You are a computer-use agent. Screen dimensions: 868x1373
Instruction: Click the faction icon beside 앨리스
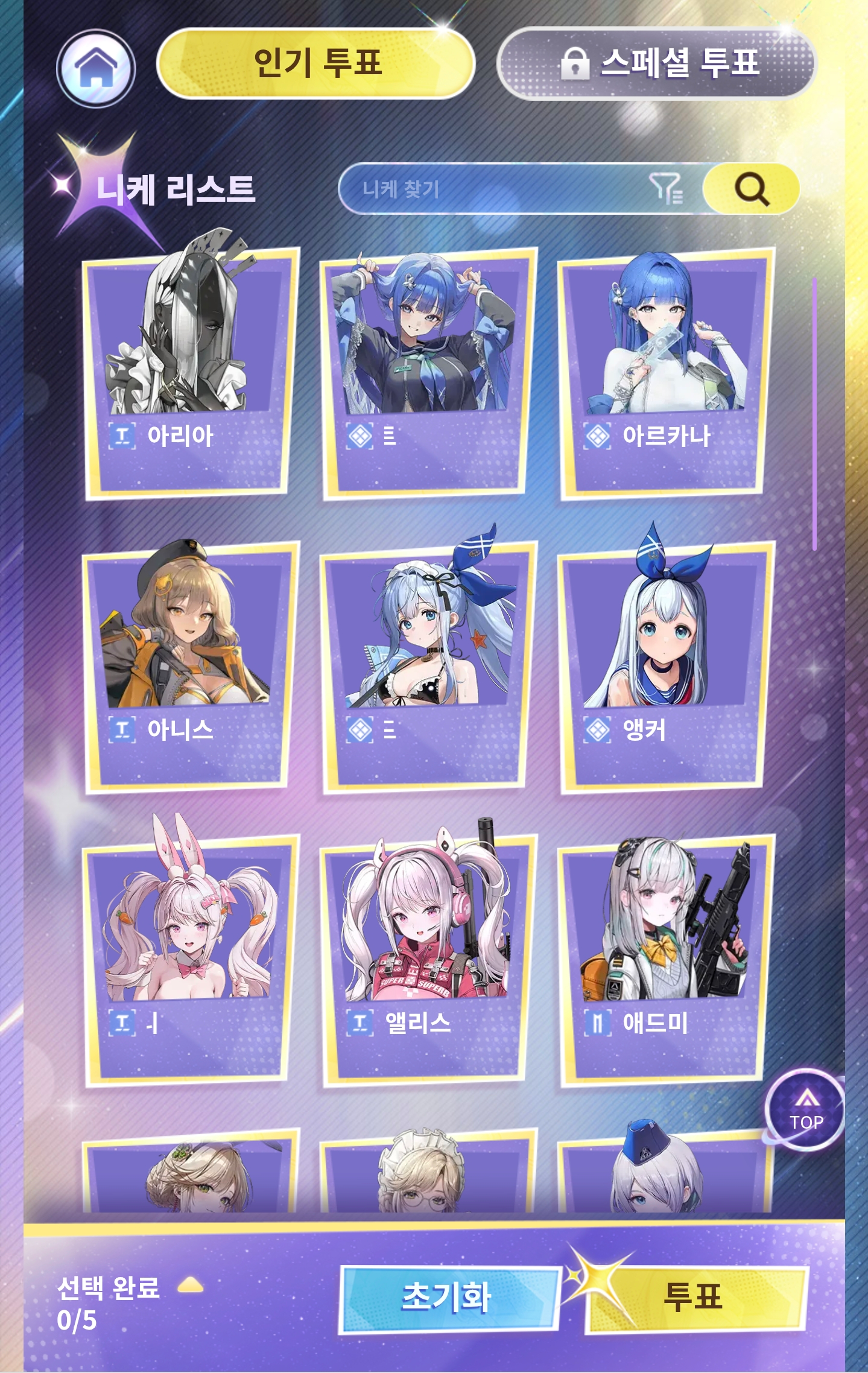(360, 1024)
